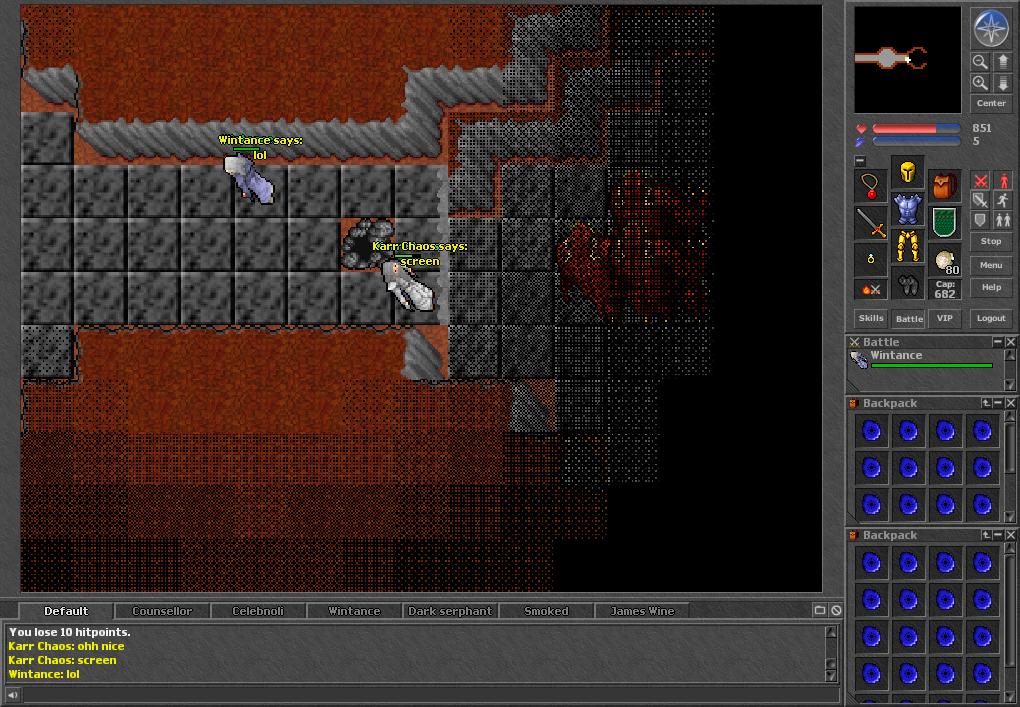Viewport: 1020px width, 707px height.
Task: Stop the current action
Action: click(x=991, y=241)
